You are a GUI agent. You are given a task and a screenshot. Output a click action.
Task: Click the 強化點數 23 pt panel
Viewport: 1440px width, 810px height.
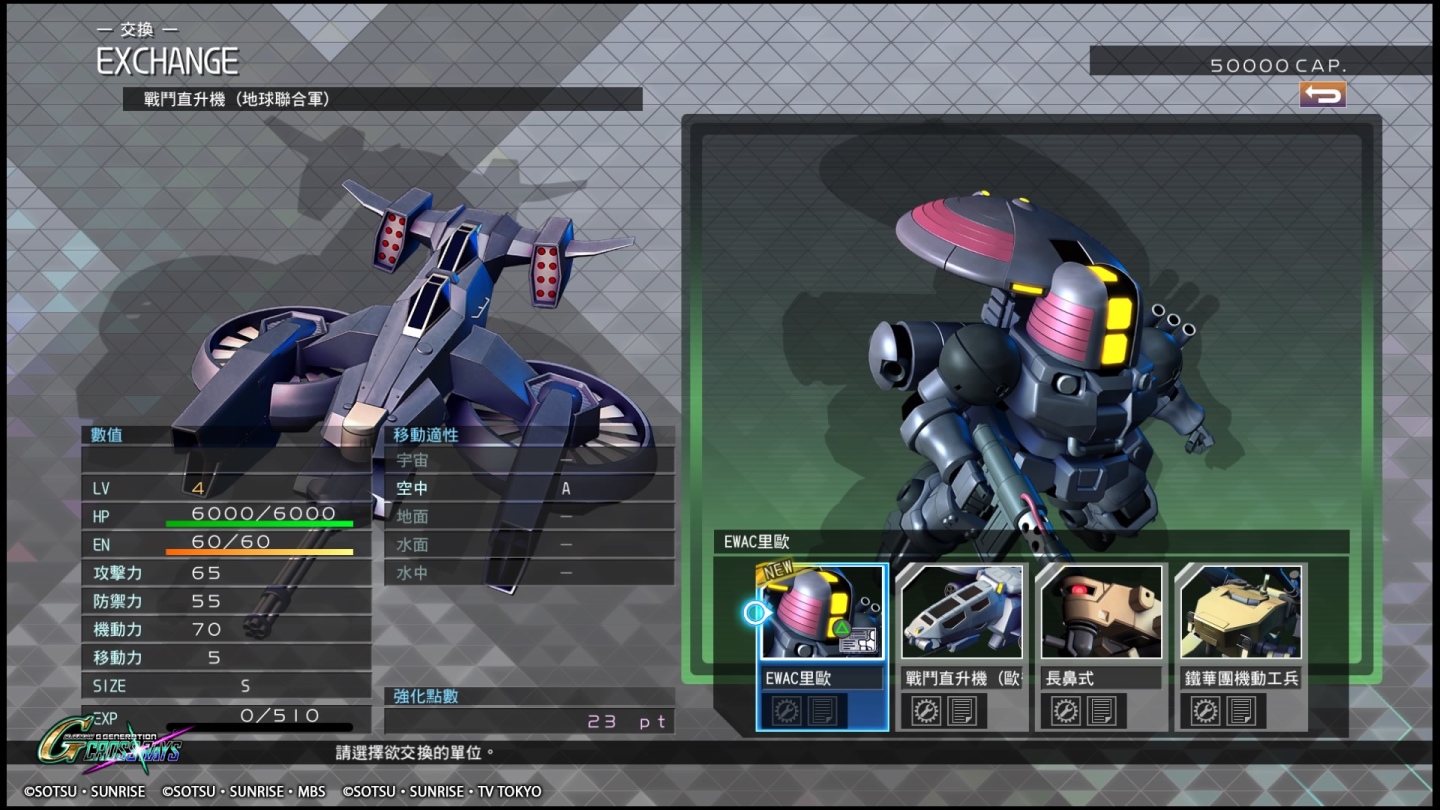pyautogui.click(x=531, y=708)
